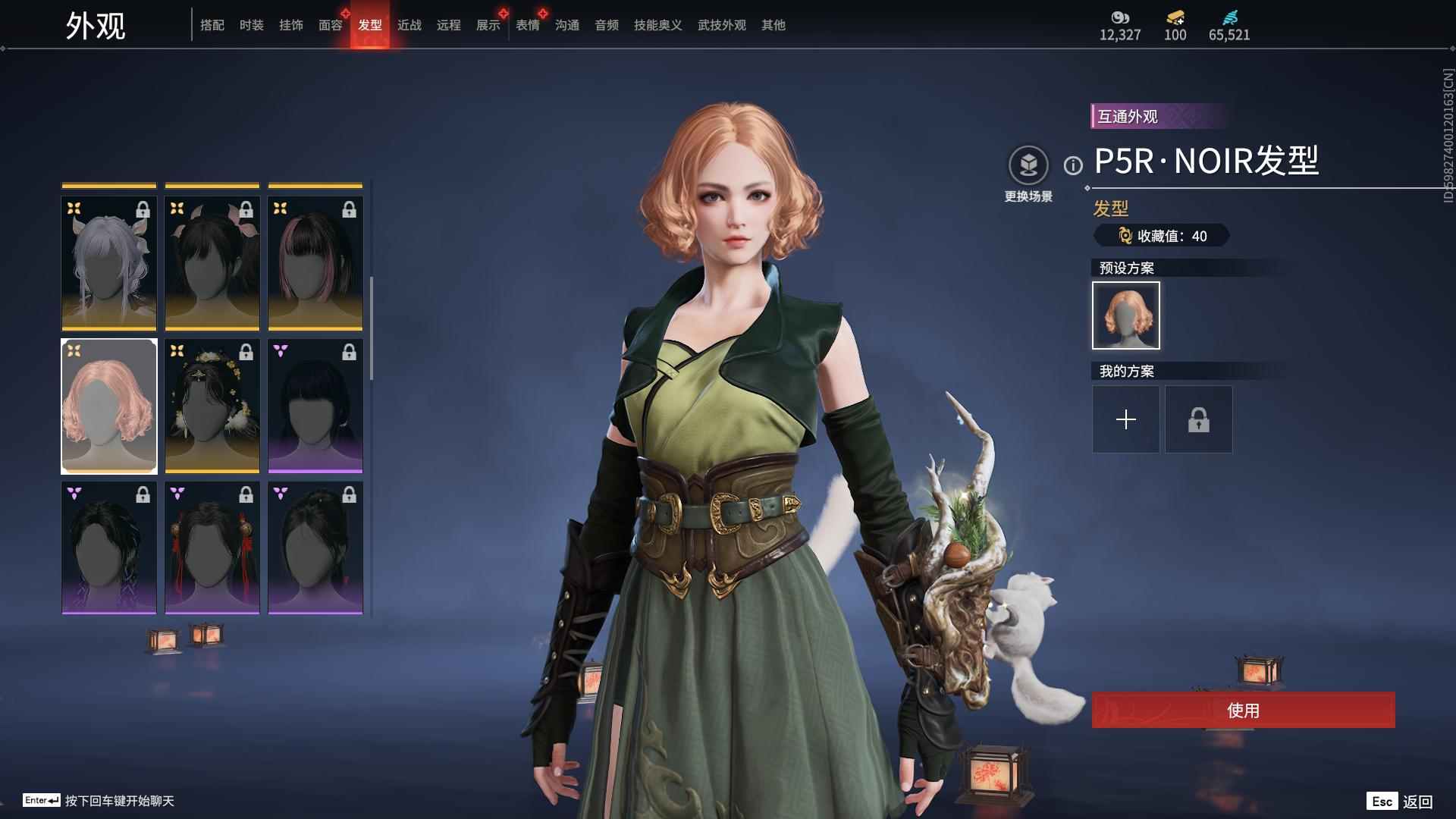Open the 近战 category tab
This screenshot has width=1456, height=819.
pyautogui.click(x=409, y=25)
